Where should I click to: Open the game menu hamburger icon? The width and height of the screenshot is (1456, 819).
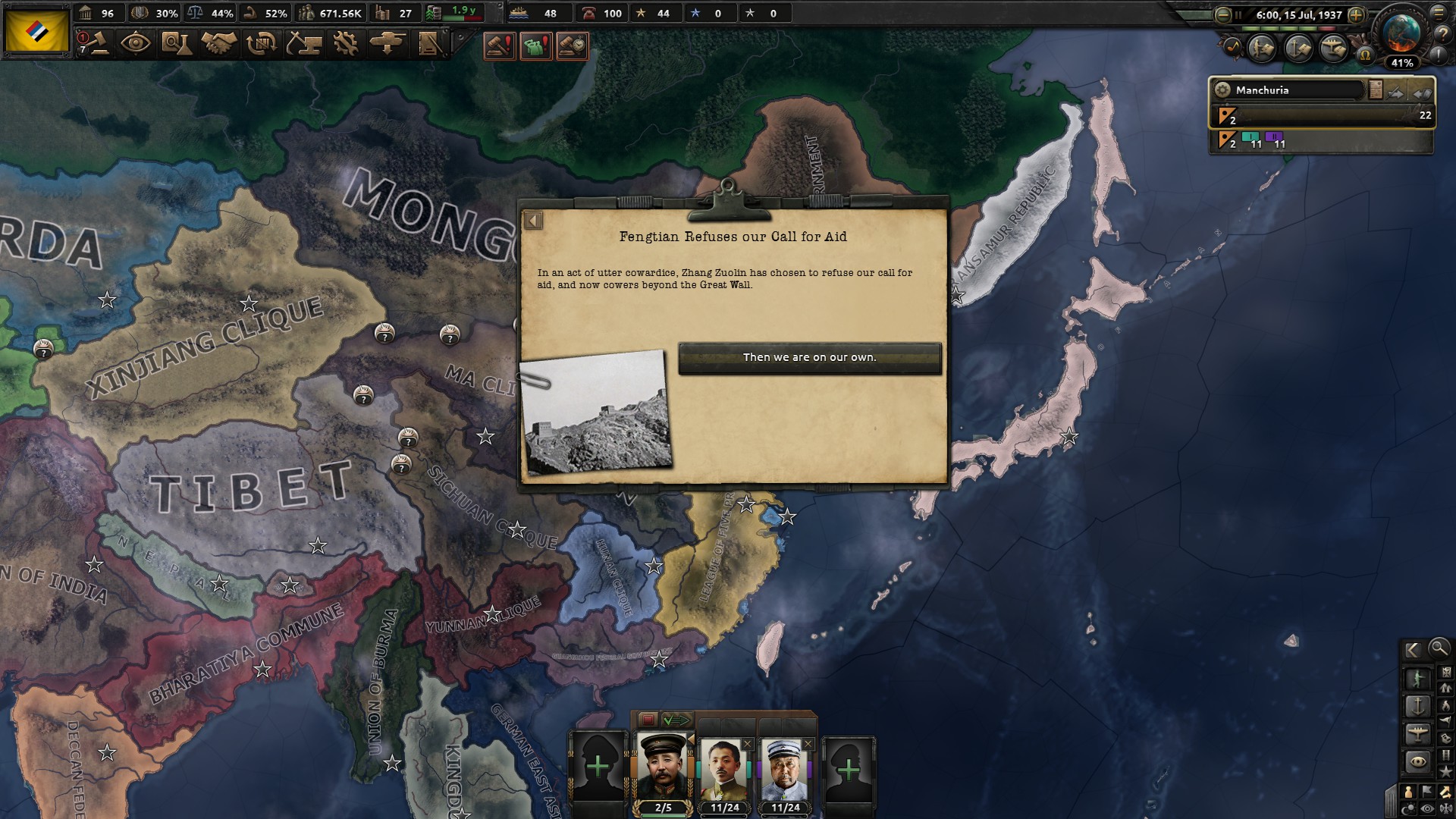(x=1439, y=14)
